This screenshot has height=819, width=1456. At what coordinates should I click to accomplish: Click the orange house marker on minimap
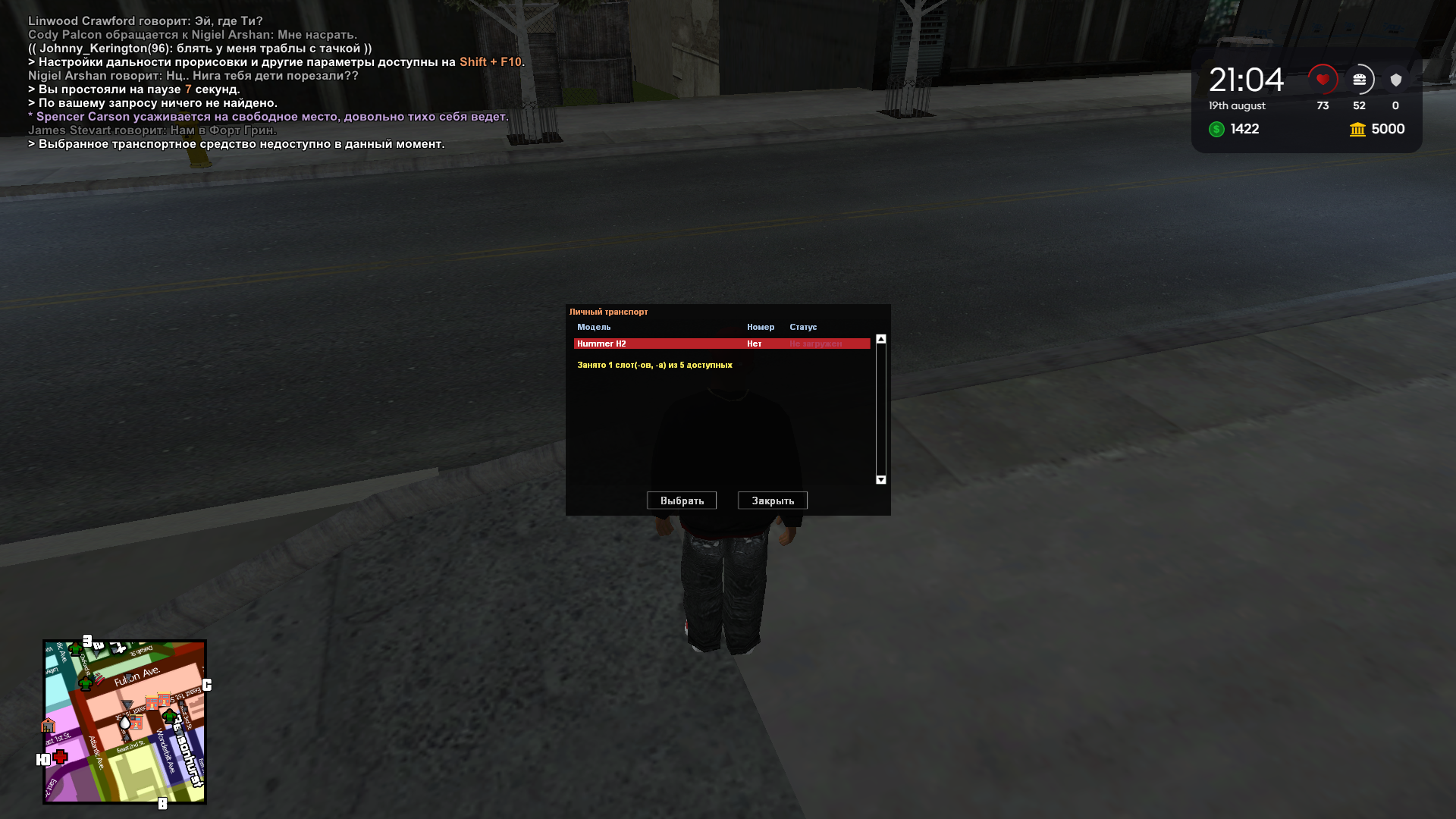tap(48, 726)
